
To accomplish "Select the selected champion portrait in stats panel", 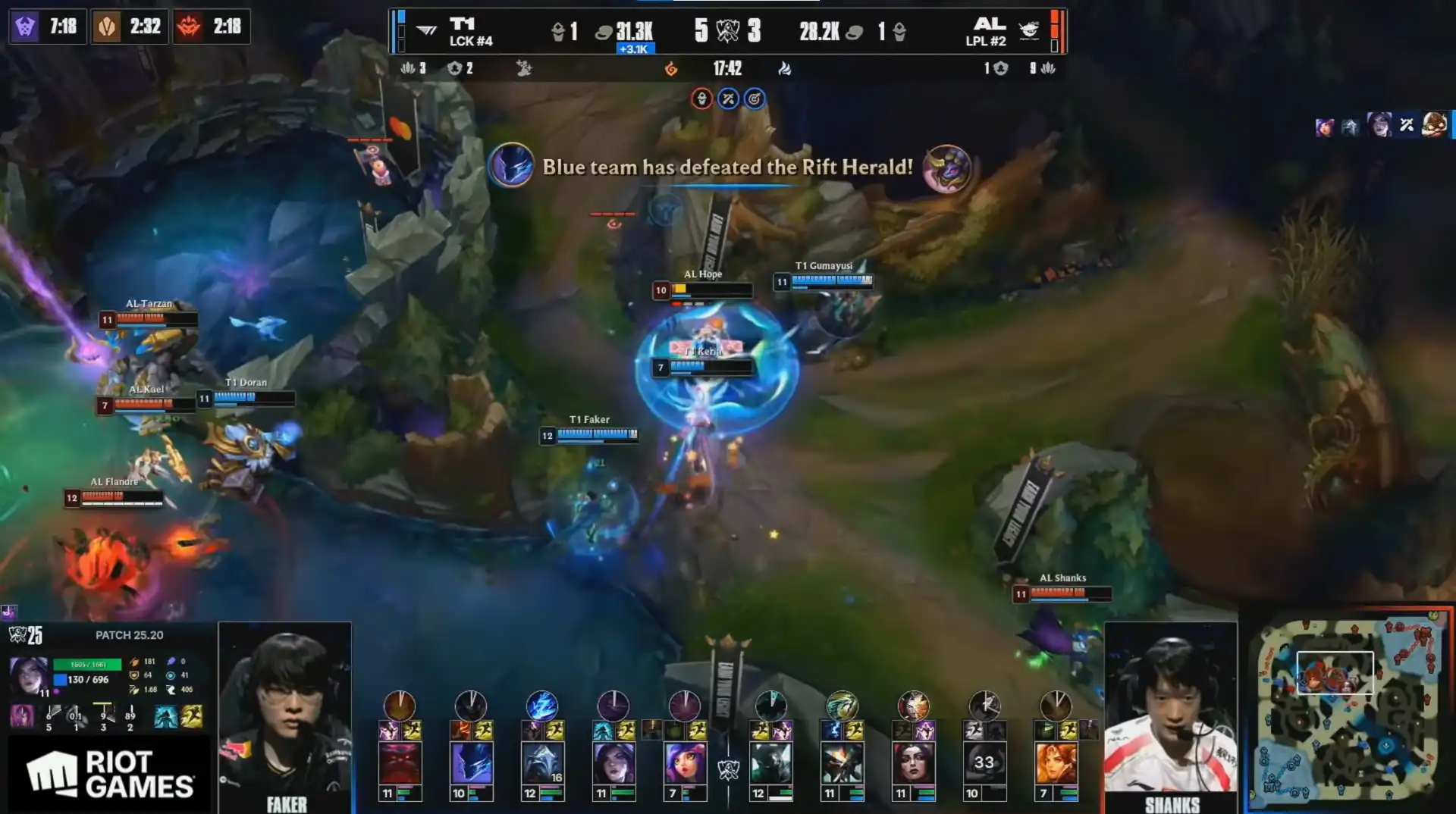I will (x=29, y=675).
